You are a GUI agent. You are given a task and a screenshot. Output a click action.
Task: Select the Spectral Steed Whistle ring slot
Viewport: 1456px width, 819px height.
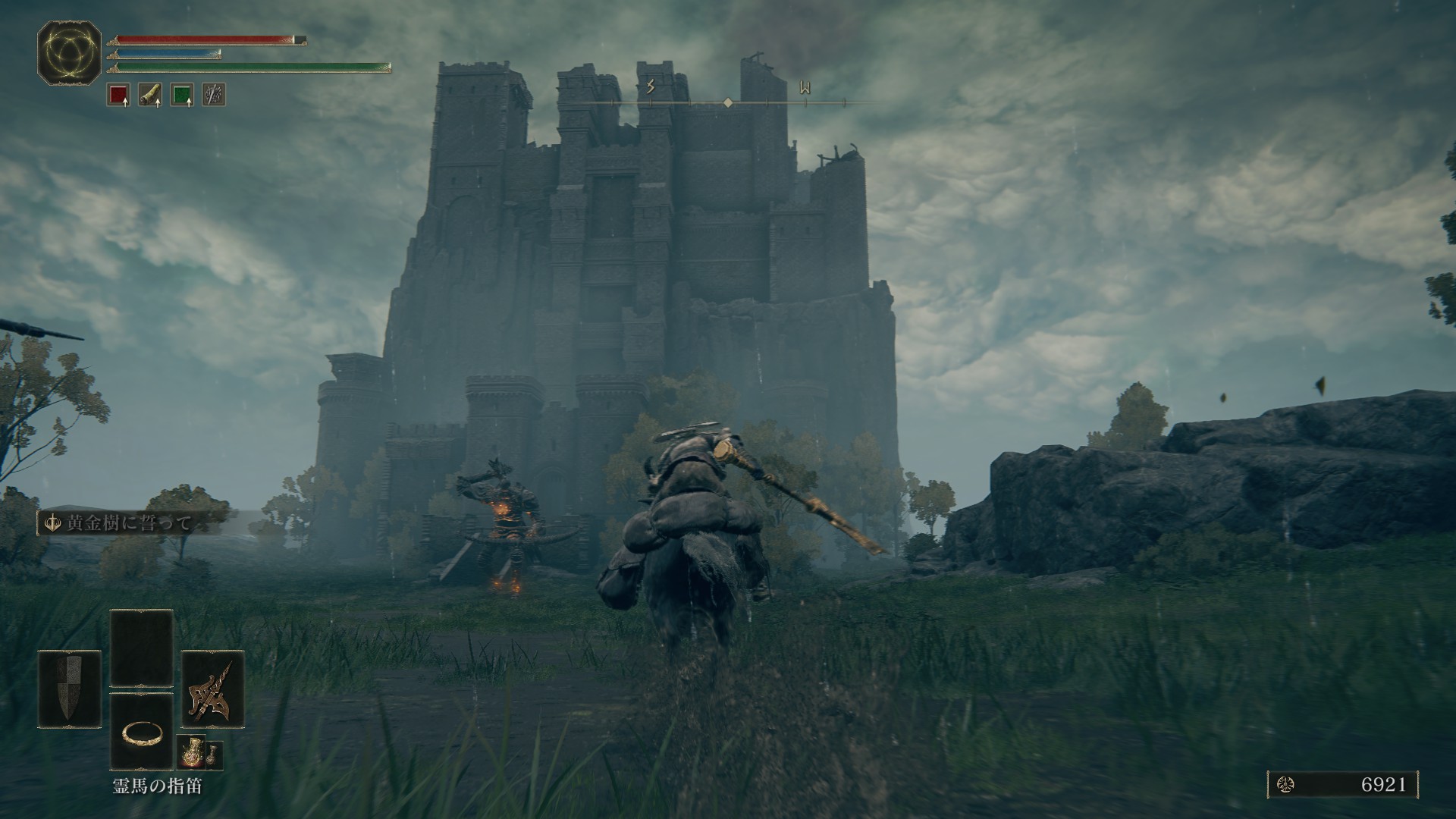coord(141,731)
